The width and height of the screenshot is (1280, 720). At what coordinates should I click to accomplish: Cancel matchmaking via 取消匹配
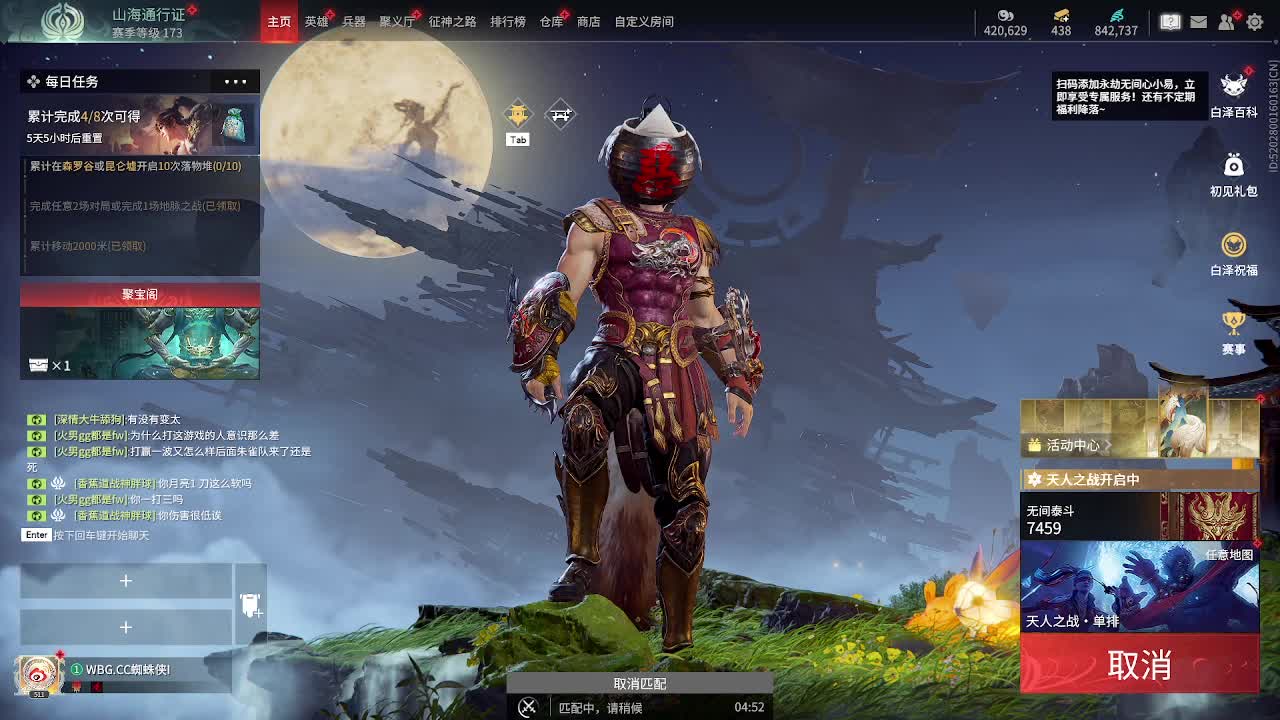coord(639,684)
